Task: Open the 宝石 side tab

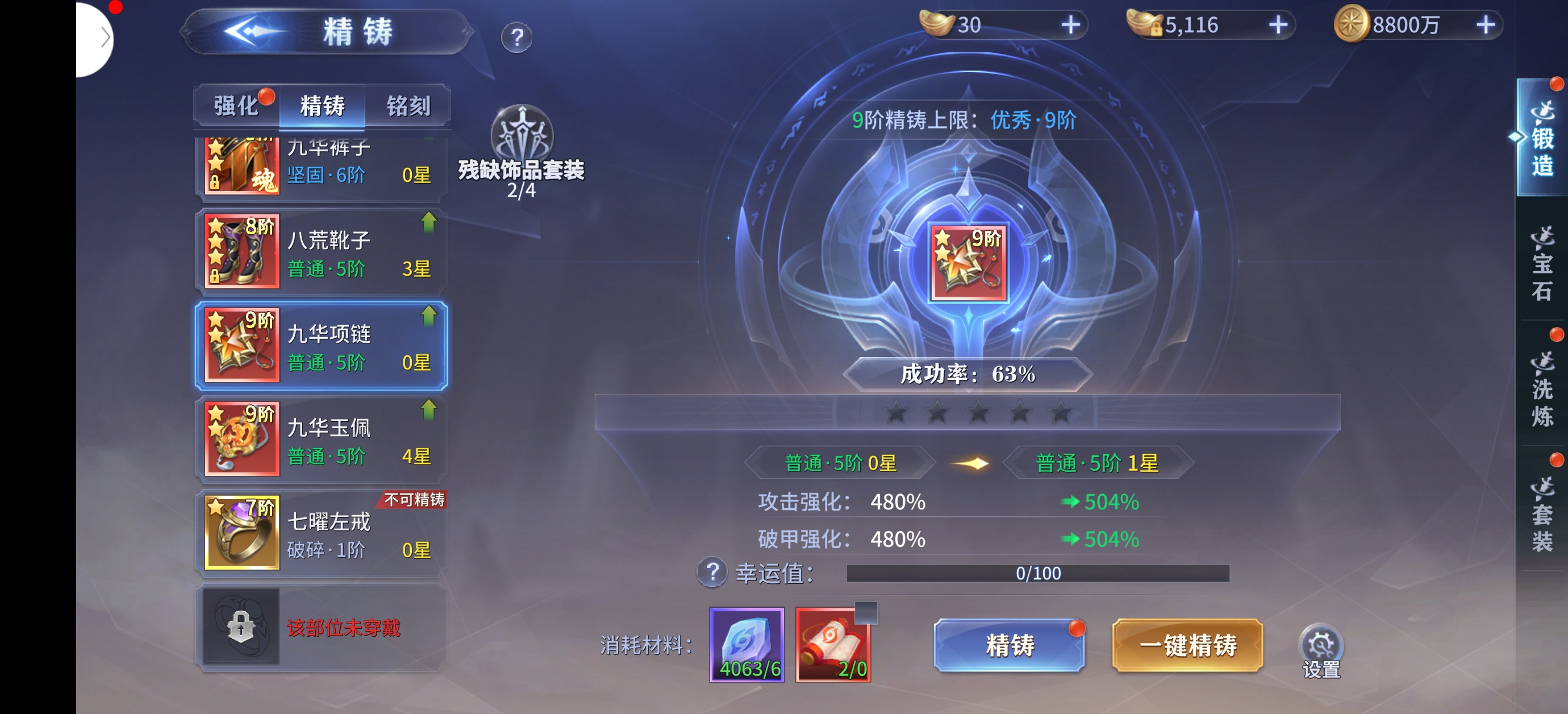Action: (x=1541, y=263)
